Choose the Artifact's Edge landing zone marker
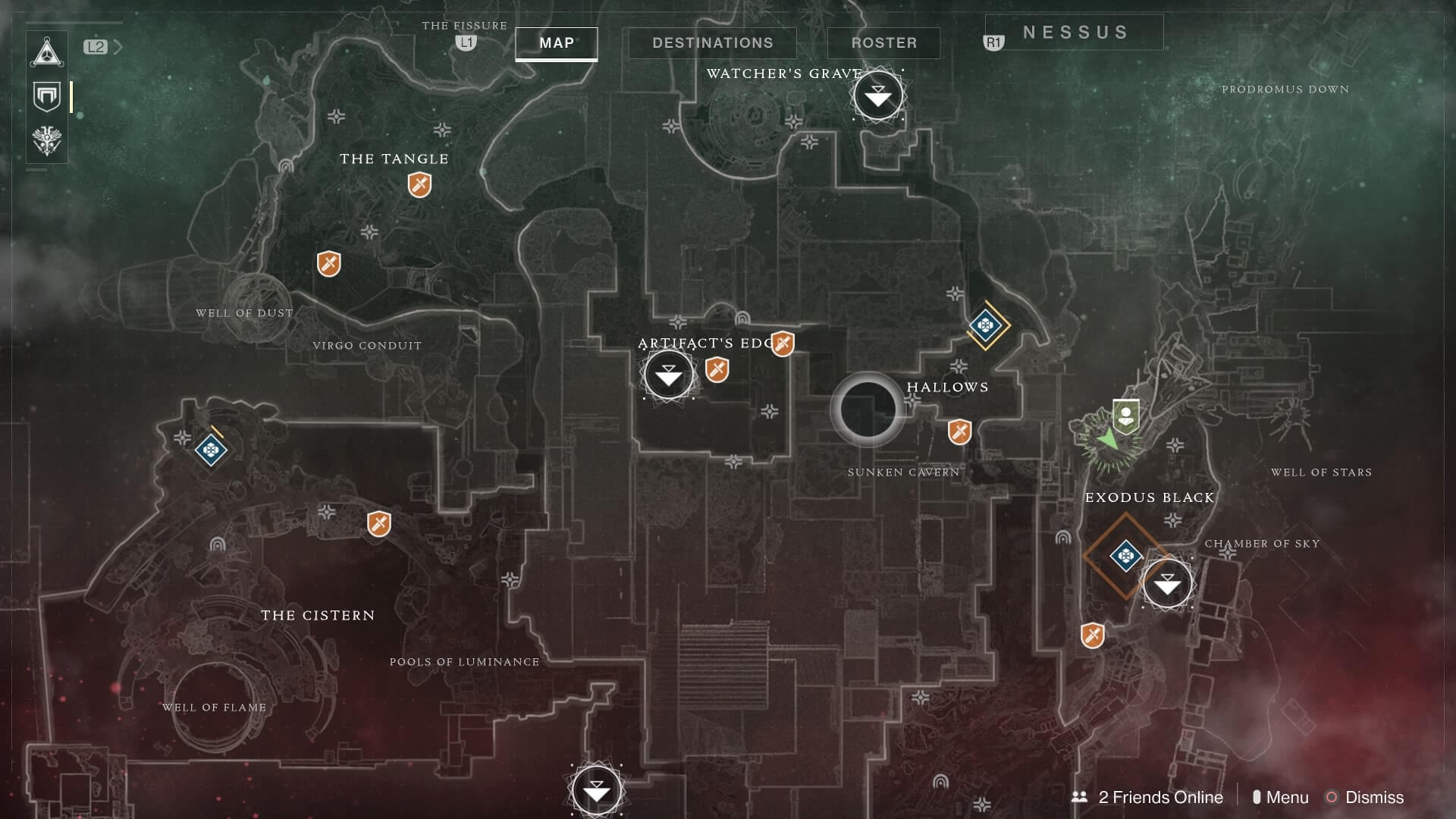Image resolution: width=1456 pixels, height=819 pixels. pyautogui.click(x=668, y=375)
